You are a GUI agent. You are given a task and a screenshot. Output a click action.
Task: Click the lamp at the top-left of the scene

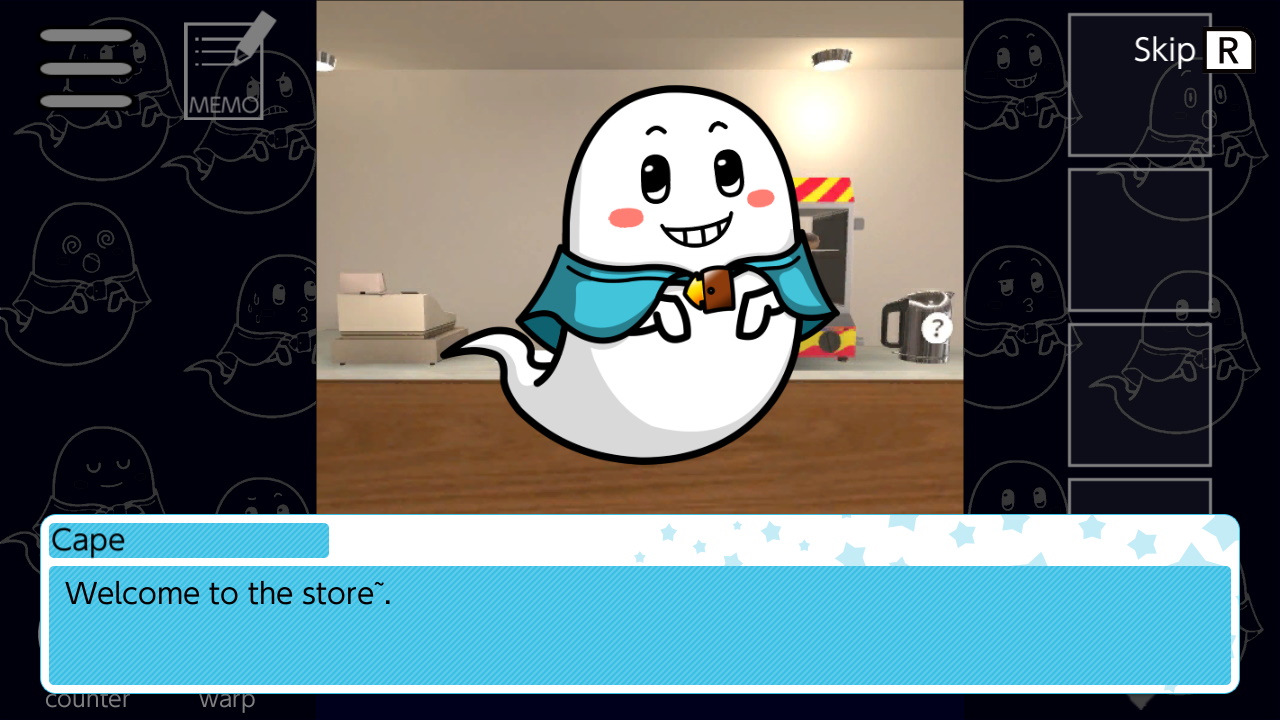coord(325,62)
